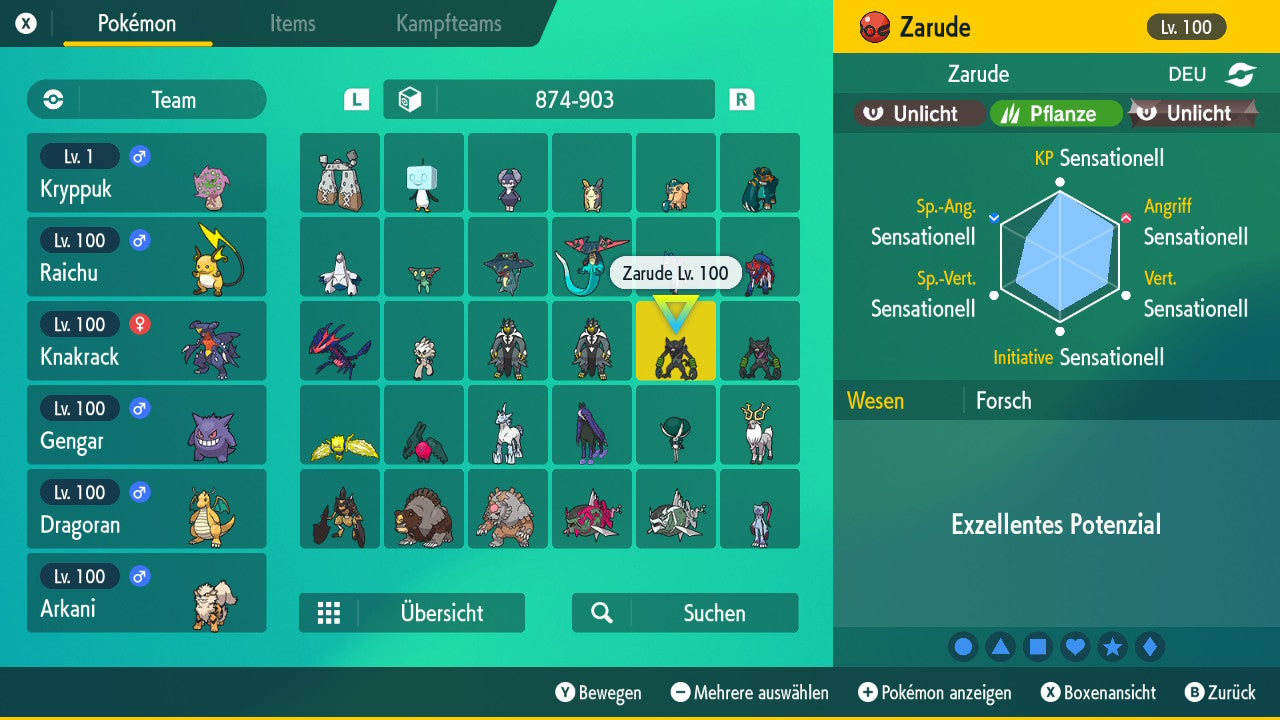Screen dimensions: 1280x720
Task: Enable the star marking for Zarude
Action: 1113,647
